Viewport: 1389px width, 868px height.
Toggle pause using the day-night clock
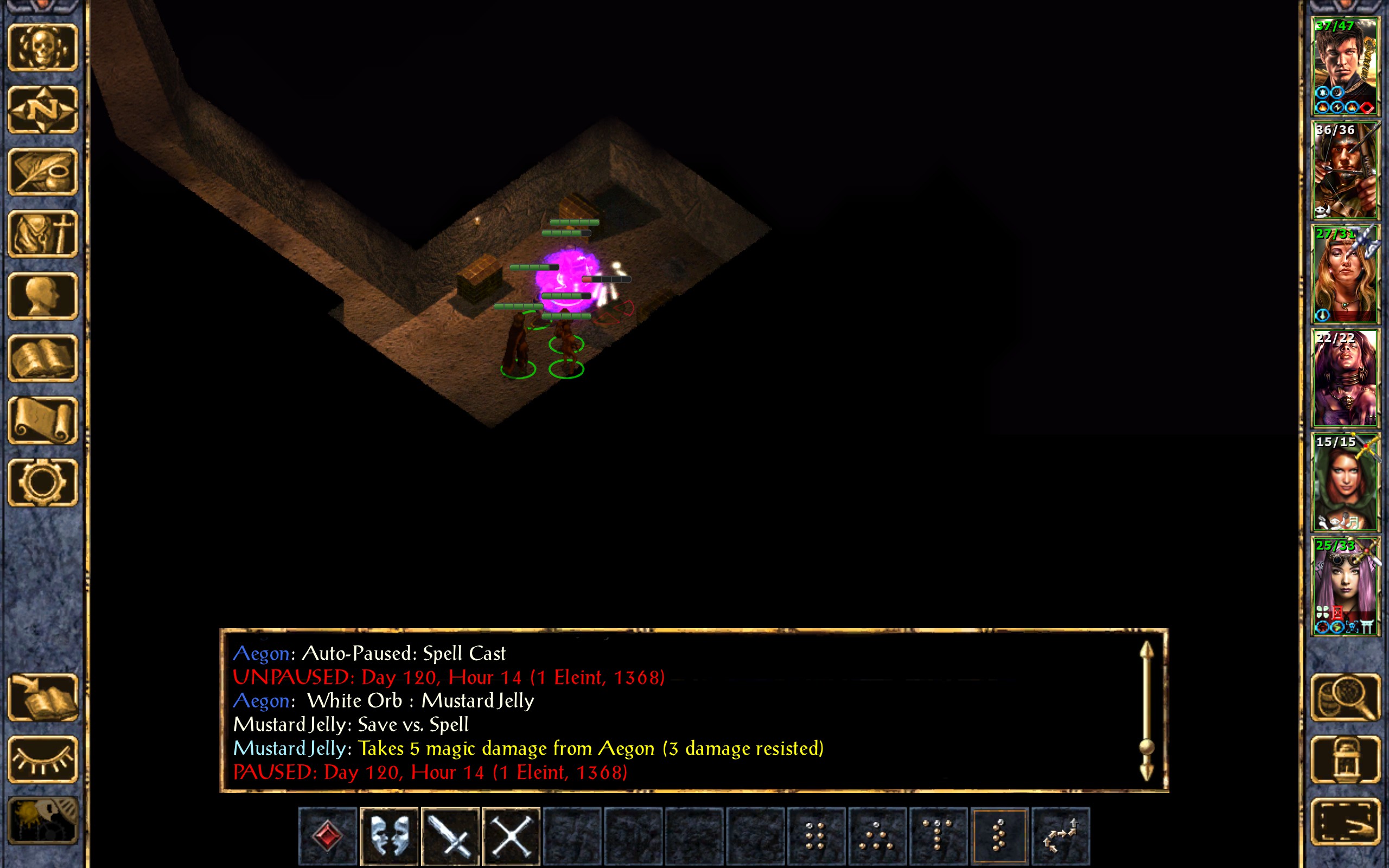(x=43, y=821)
